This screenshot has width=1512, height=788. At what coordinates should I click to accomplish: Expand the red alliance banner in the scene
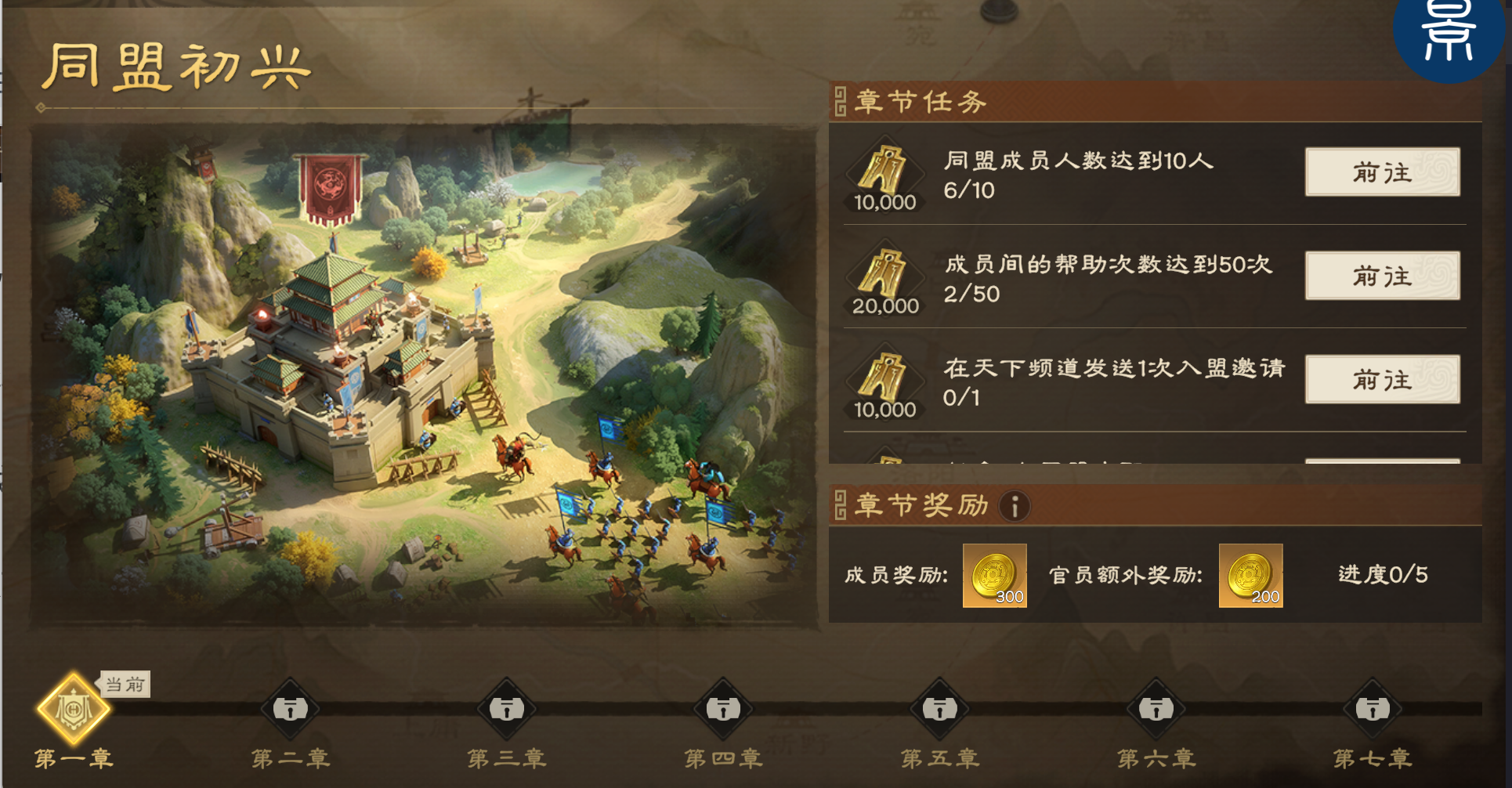[329, 184]
